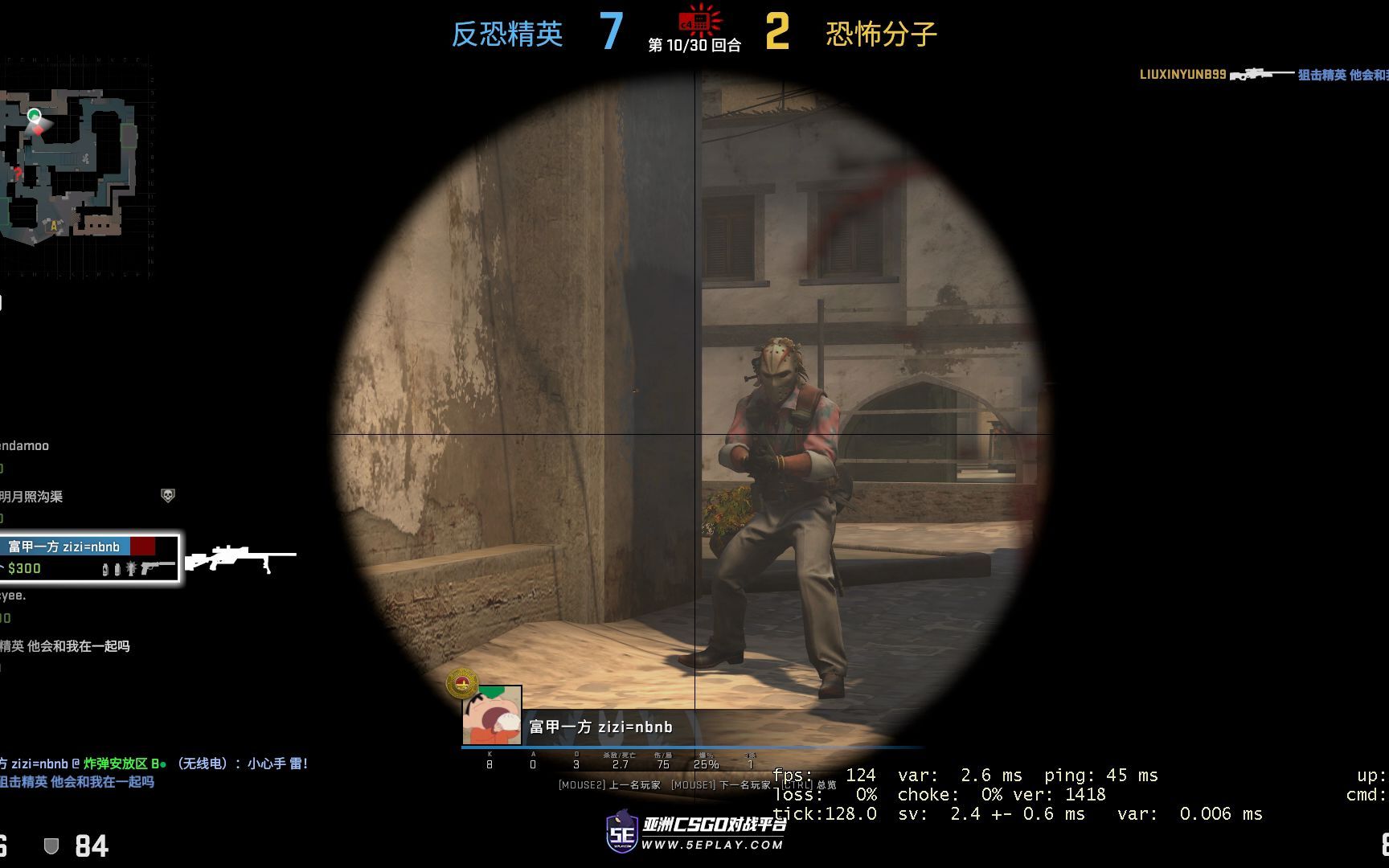
Task: Click the smoke grenade icon in the loadout
Action: [x=117, y=570]
